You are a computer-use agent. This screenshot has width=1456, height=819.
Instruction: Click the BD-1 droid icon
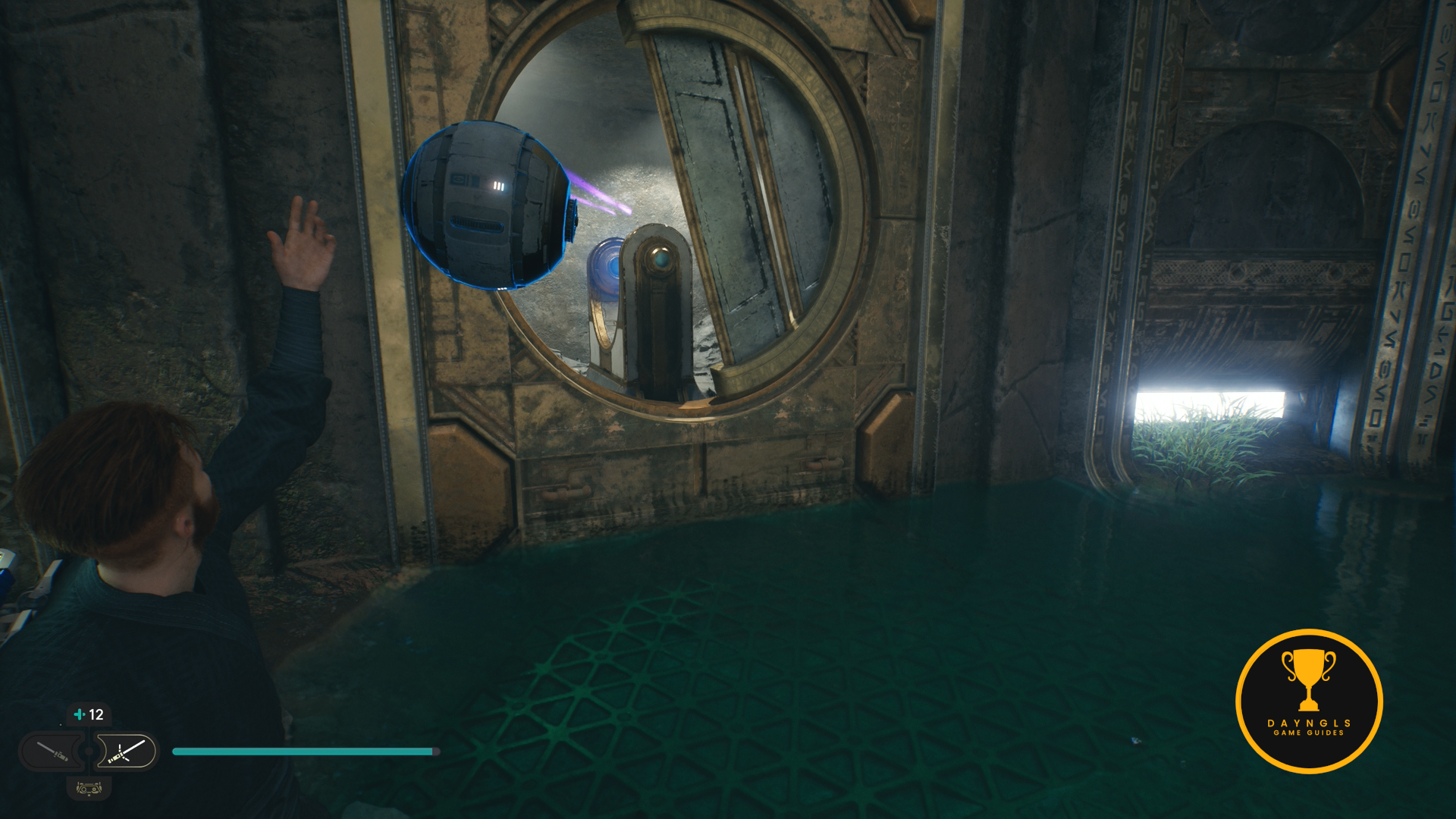click(89, 789)
